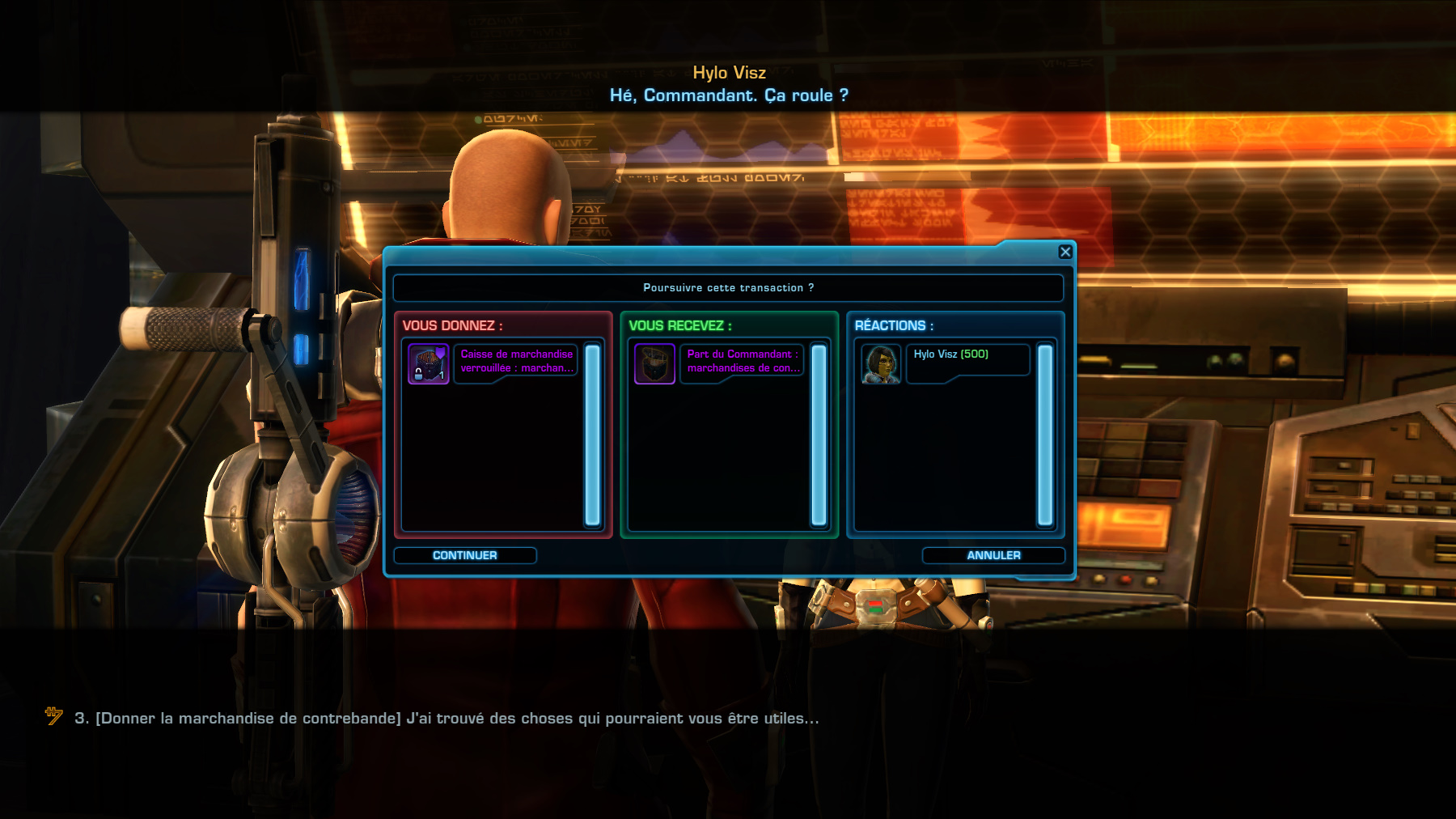Click the VOUS RECEVEZ panel header
The image size is (1456, 819).
(x=681, y=325)
